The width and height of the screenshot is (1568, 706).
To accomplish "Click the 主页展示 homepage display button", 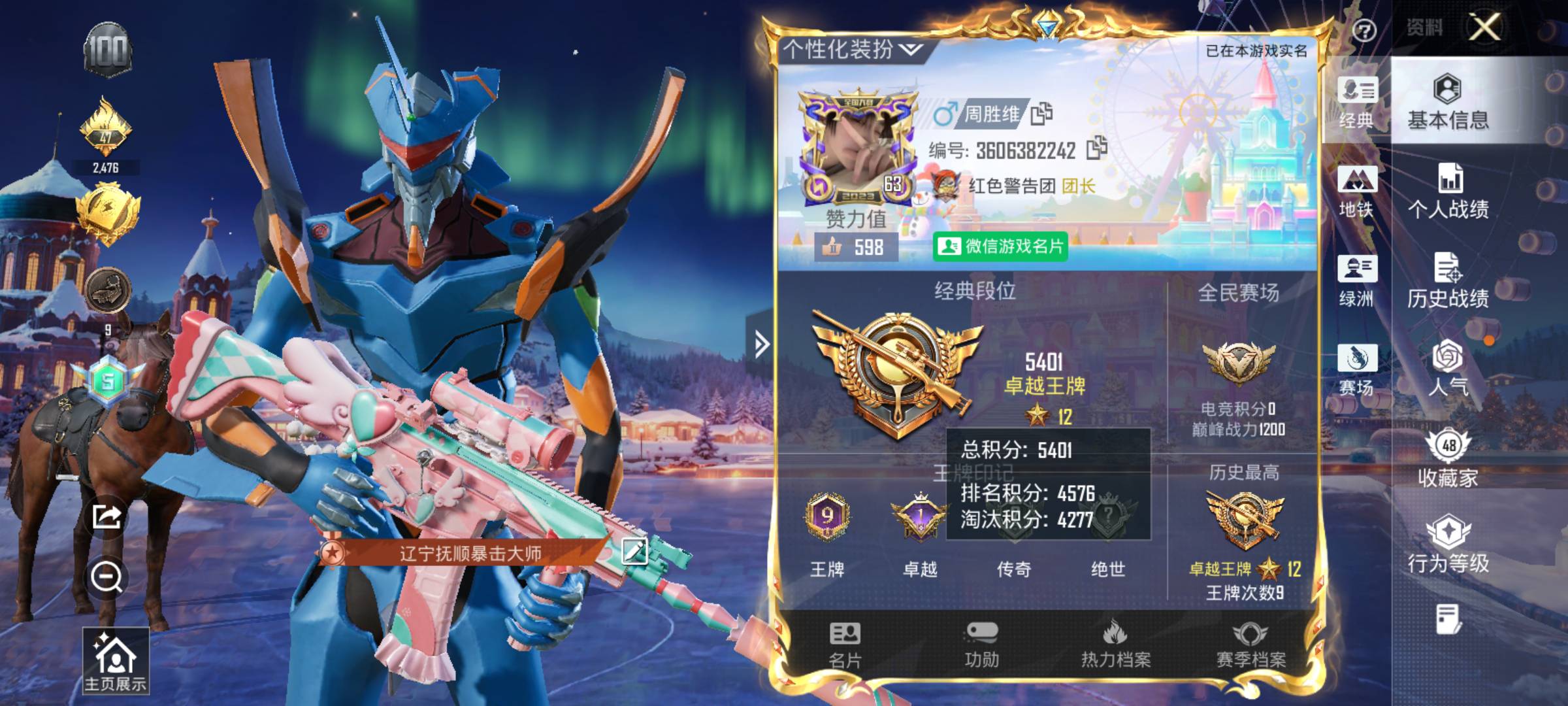I will pos(115,660).
